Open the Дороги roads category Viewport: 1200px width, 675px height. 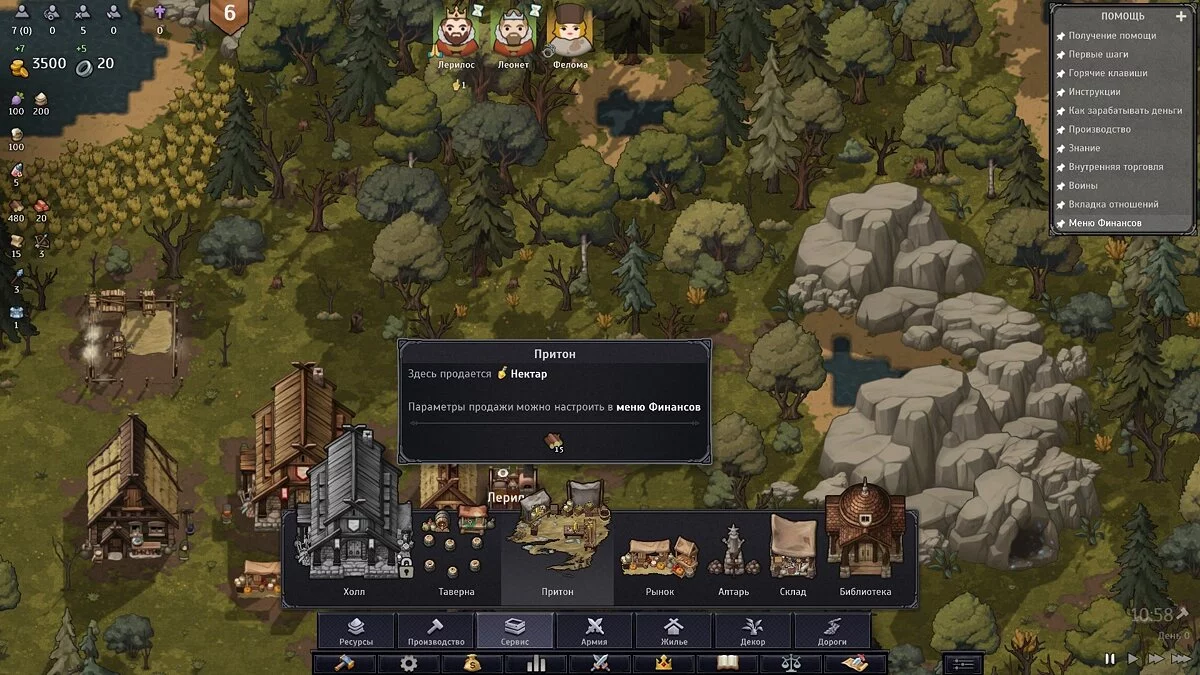click(832, 631)
